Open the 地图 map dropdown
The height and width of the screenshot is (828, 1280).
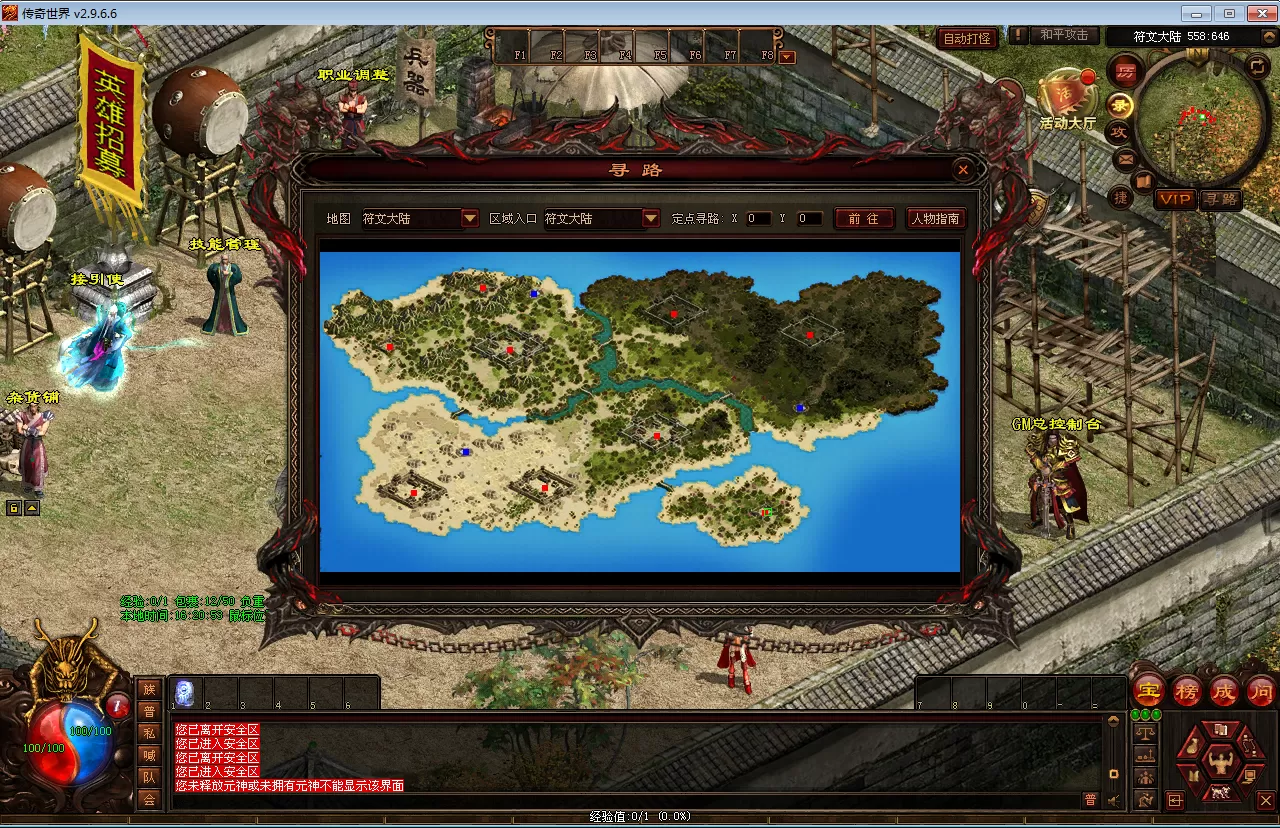pos(470,218)
